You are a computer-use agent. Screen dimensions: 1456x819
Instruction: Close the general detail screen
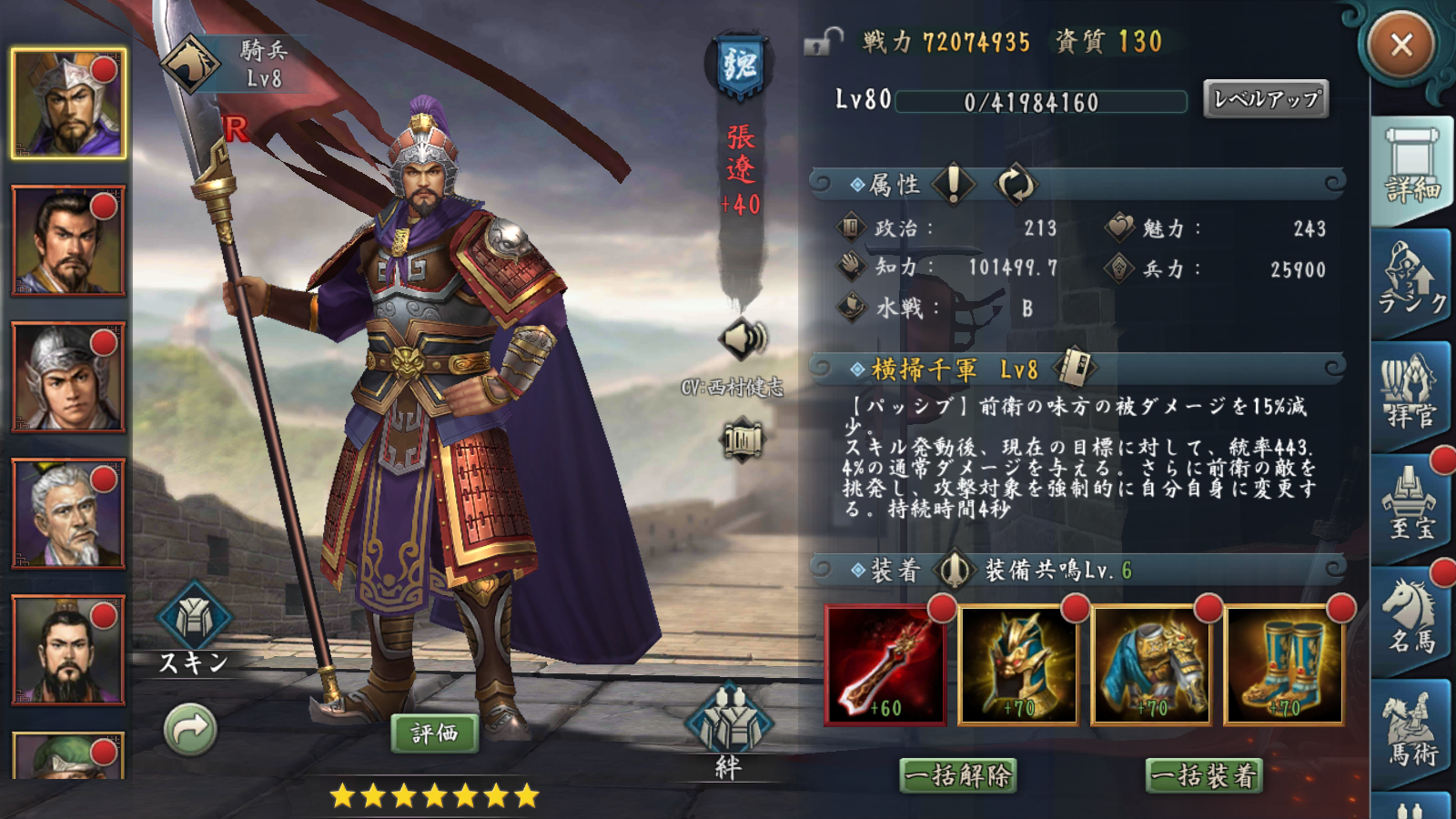[x=1400, y=45]
